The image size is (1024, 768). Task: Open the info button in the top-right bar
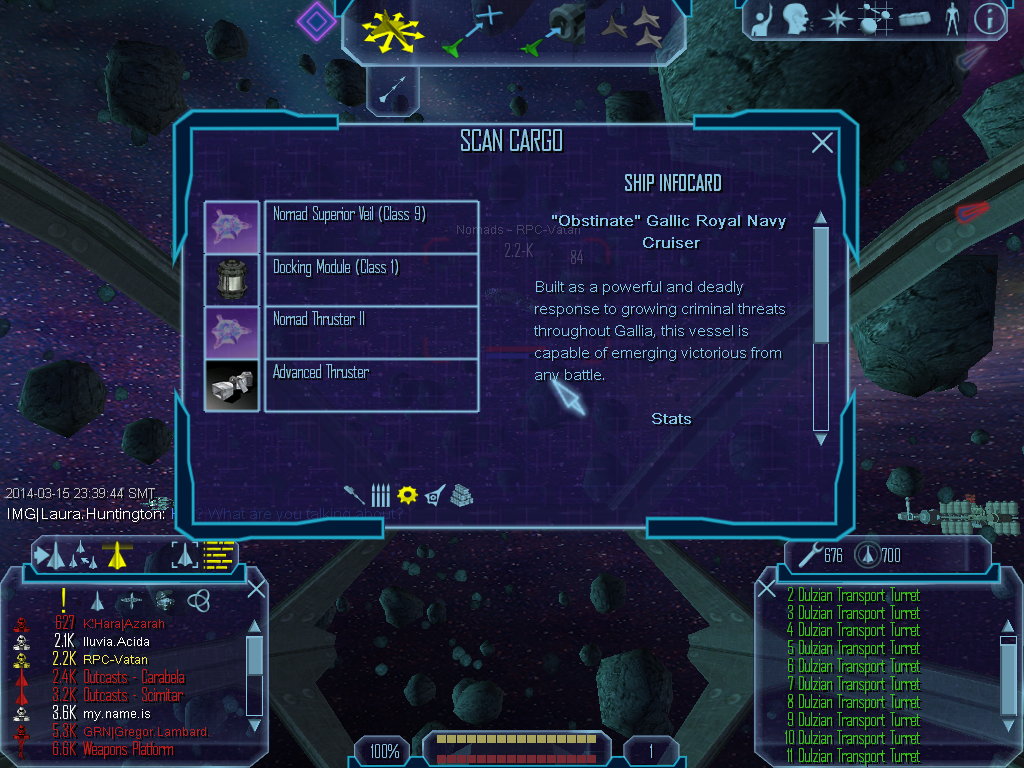pyautogui.click(x=989, y=19)
